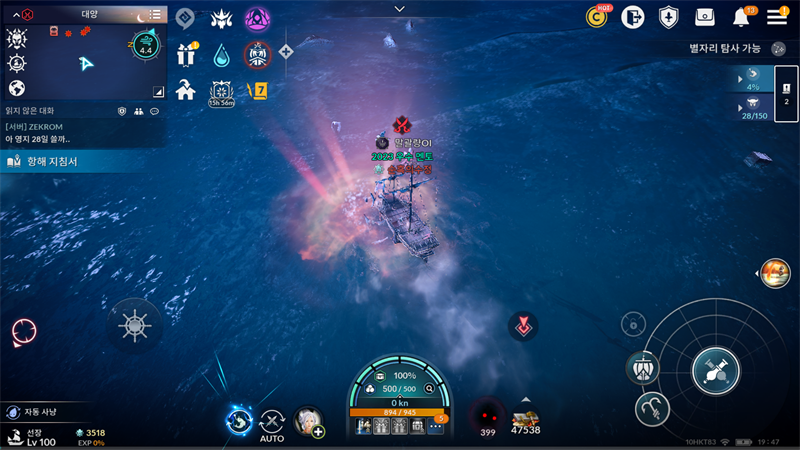Tap the blue water drop icon
The height and width of the screenshot is (450, 800).
[221, 54]
